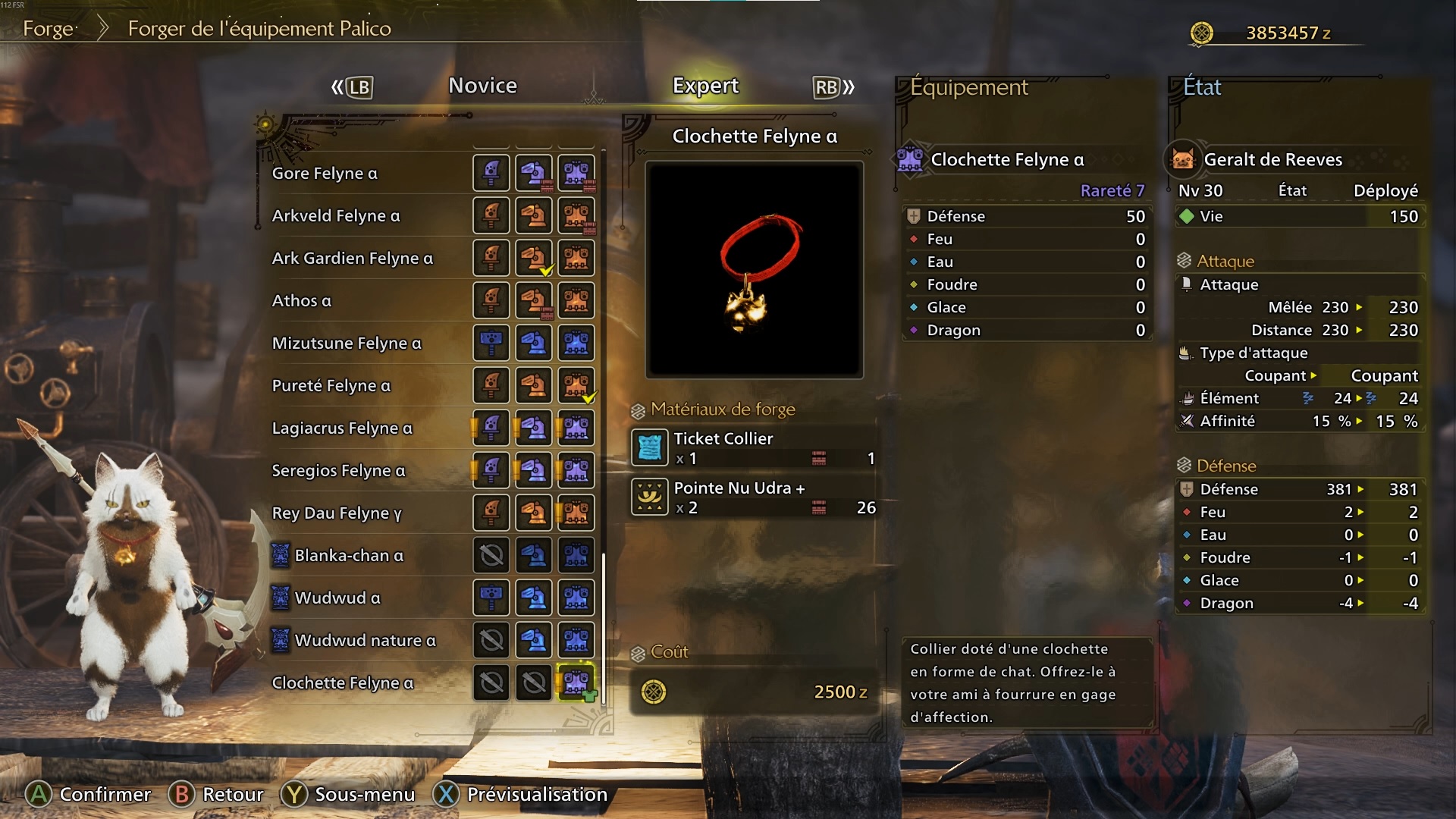Switch to the Expert tab

pyautogui.click(x=705, y=86)
